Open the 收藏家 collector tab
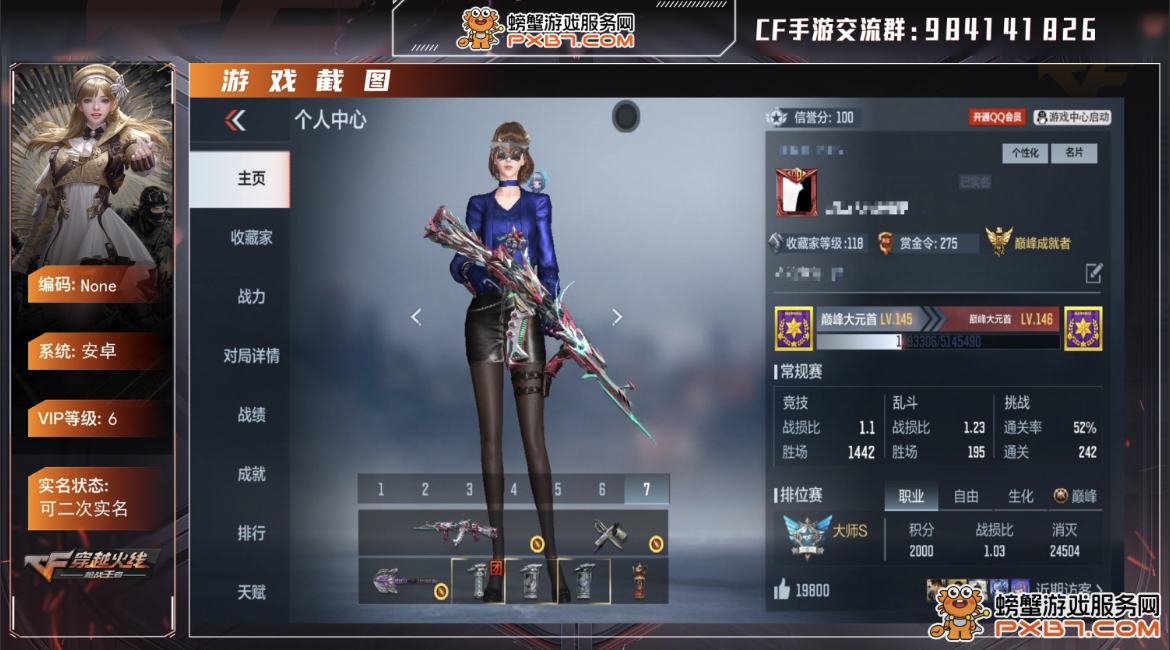The width and height of the screenshot is (1170, 650). point(251,238)
